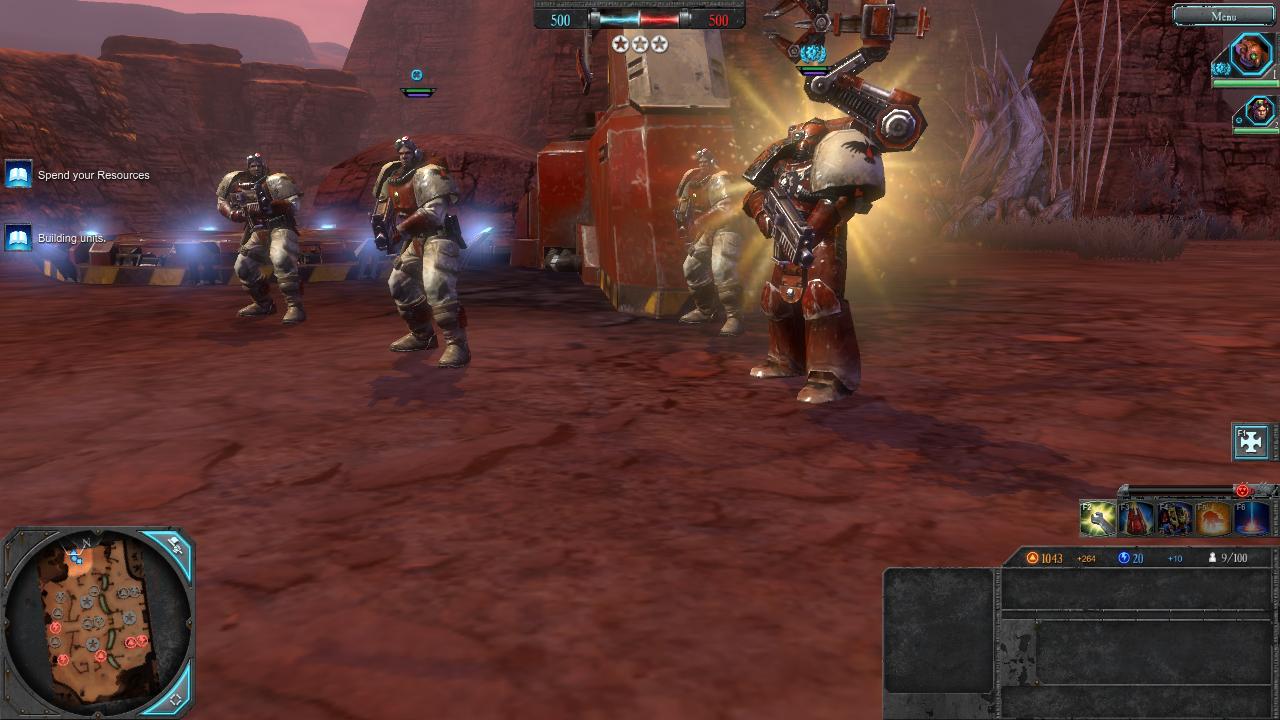This screenshot has height=720, width=1280.
Task: Activate the armored warrior ability F4
Action: click(1175, 518)
